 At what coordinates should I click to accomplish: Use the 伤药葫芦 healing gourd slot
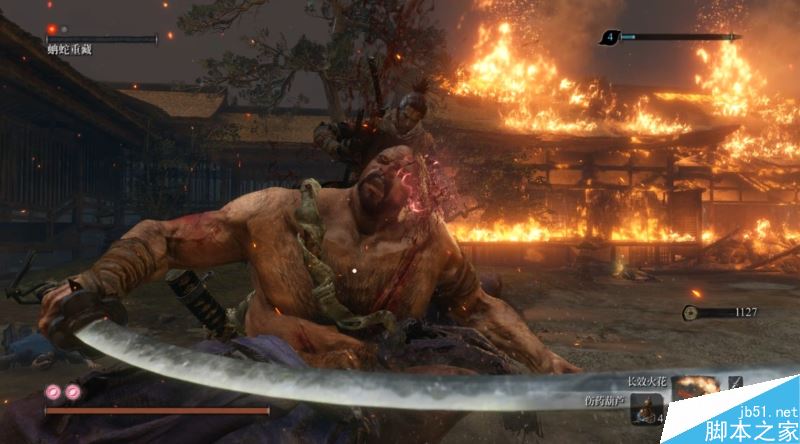coord(647,407)
